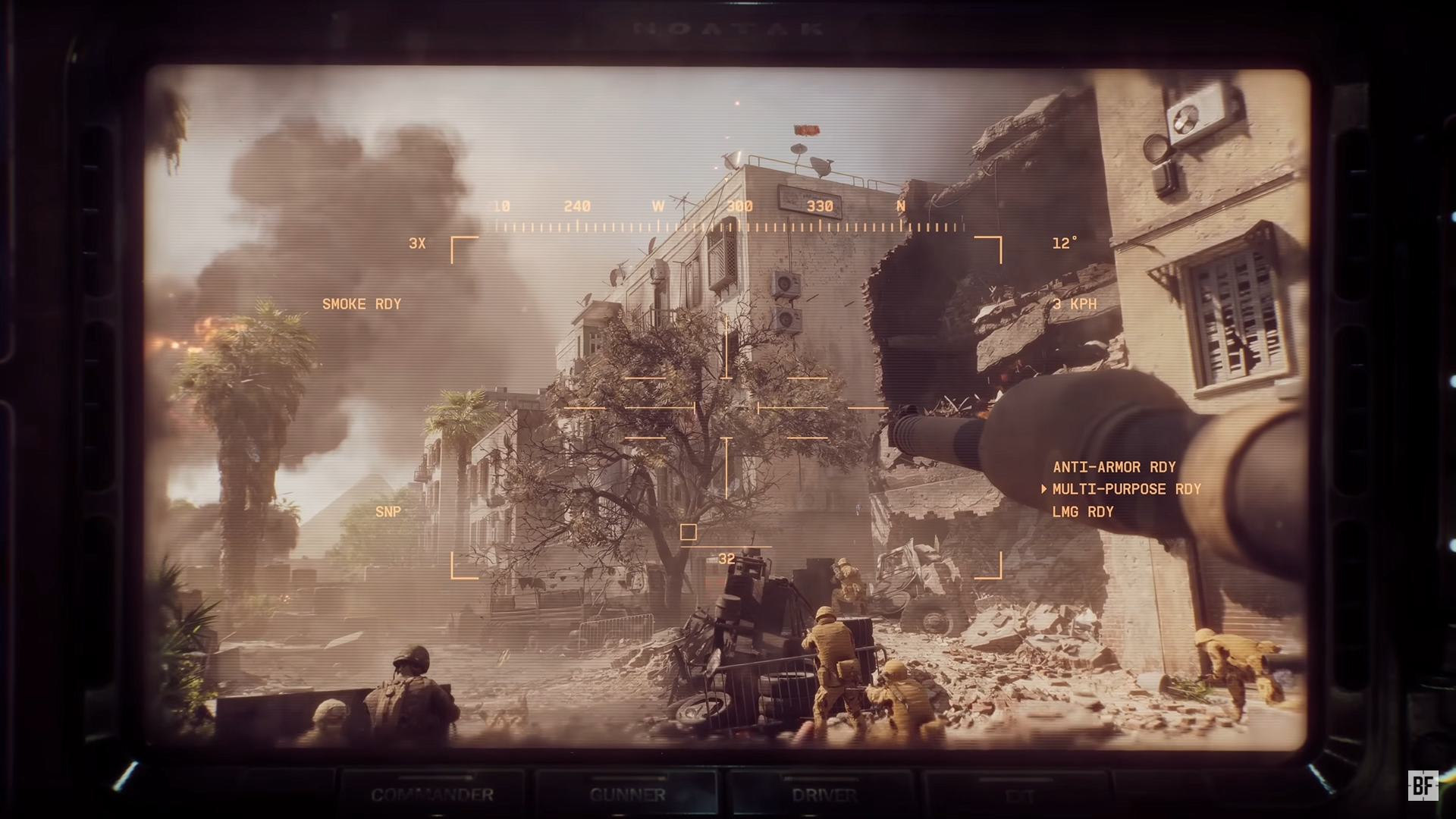The image size is (1456, 819).
Task: Switch to the Commander seat
Action: tap(432, 795)
